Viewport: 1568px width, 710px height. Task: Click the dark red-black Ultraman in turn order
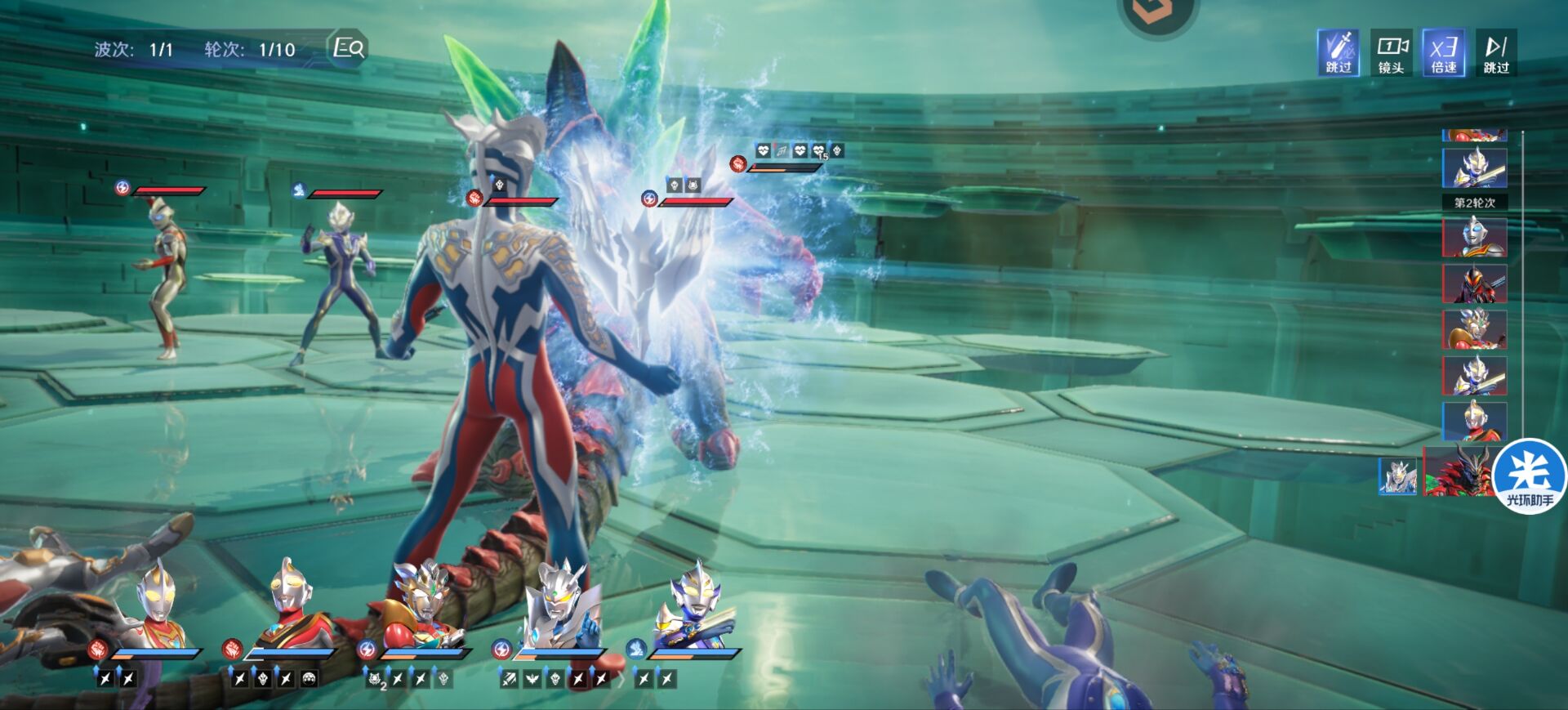coord(1474,284)
